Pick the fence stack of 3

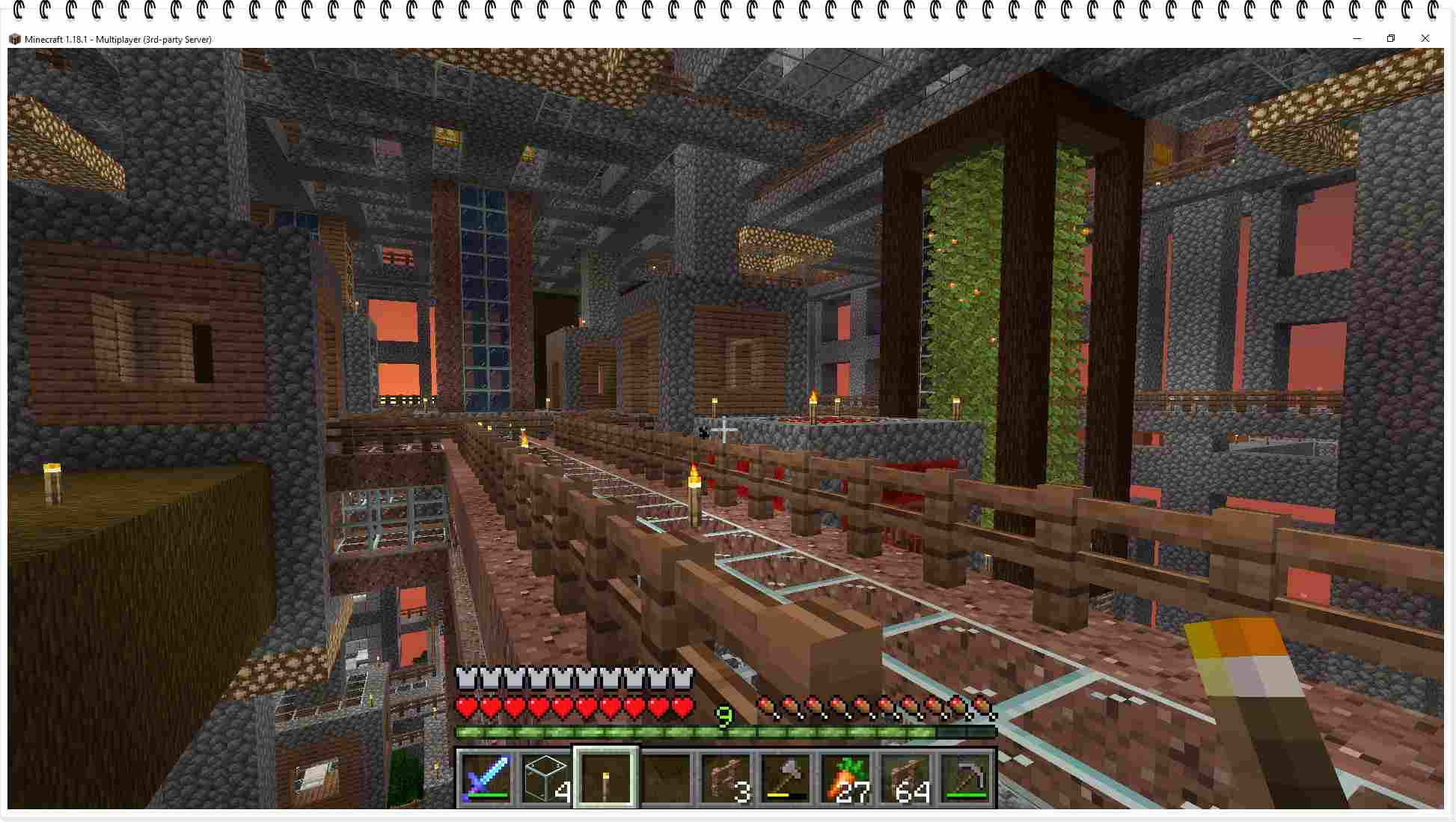[727, 779]
